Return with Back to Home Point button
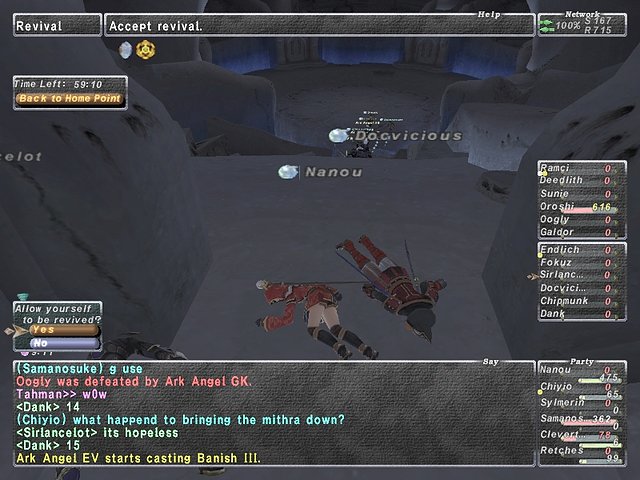This screenshot has width=640, height=480. [69, 98]
